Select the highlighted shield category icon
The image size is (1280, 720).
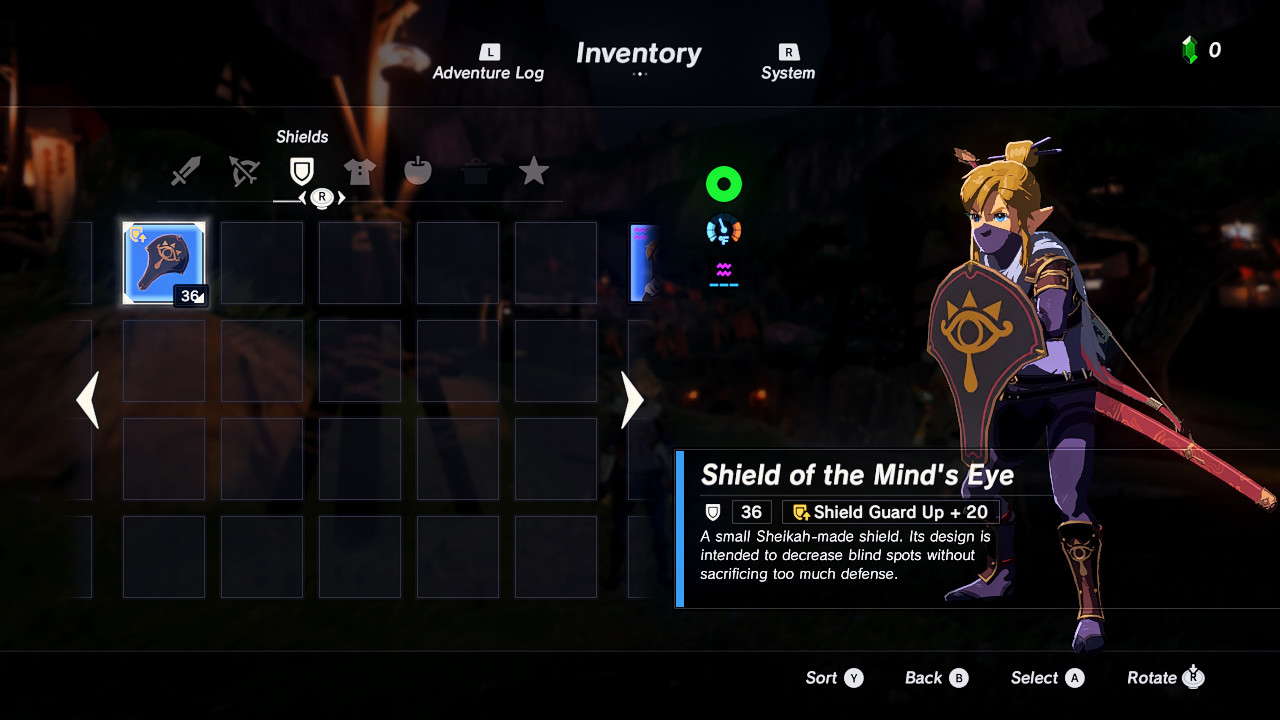tap(302, 170)
